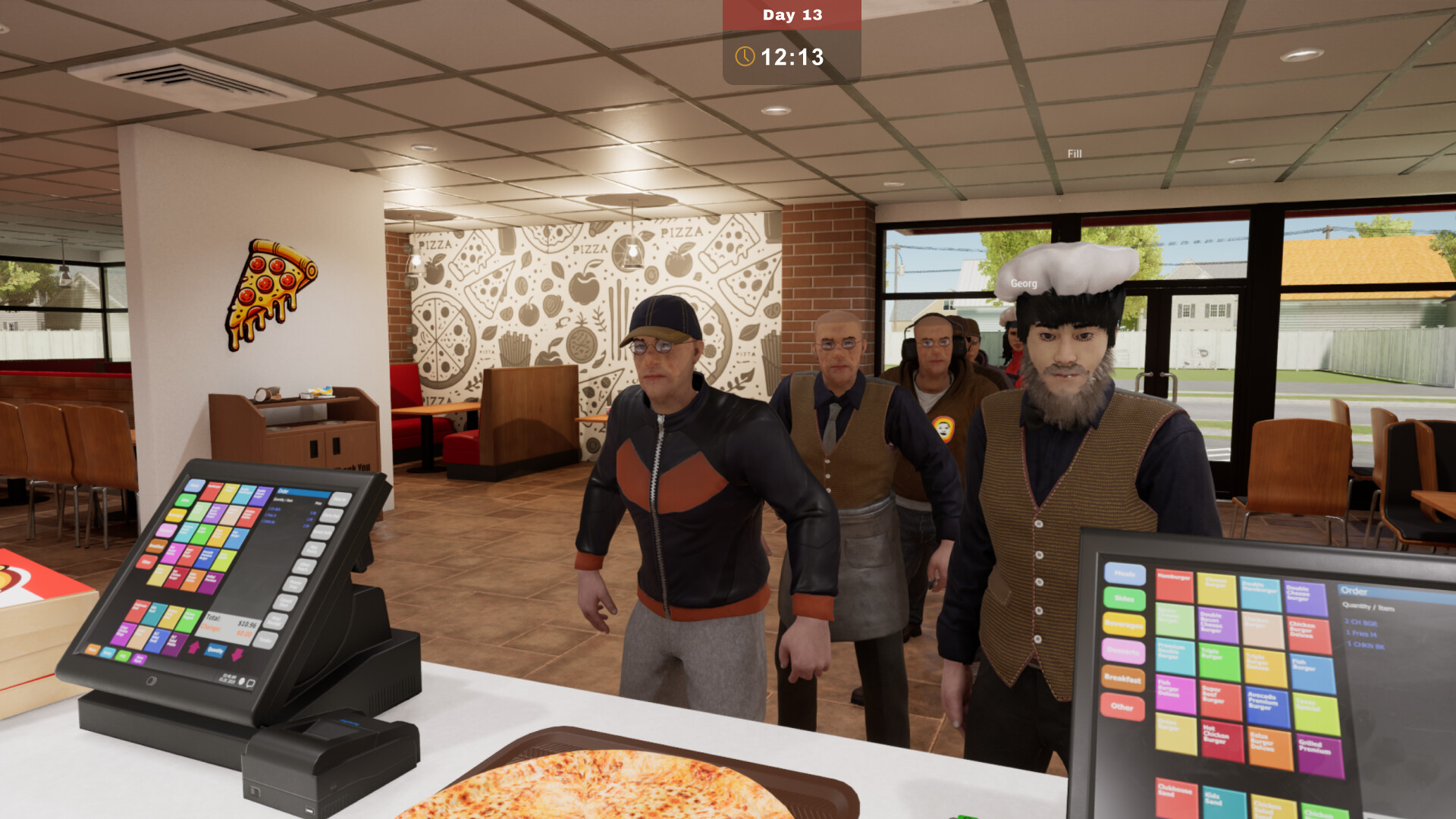The image size is (1456, 819).
Task: Open the Beverages category
Action: [1124, 626]
